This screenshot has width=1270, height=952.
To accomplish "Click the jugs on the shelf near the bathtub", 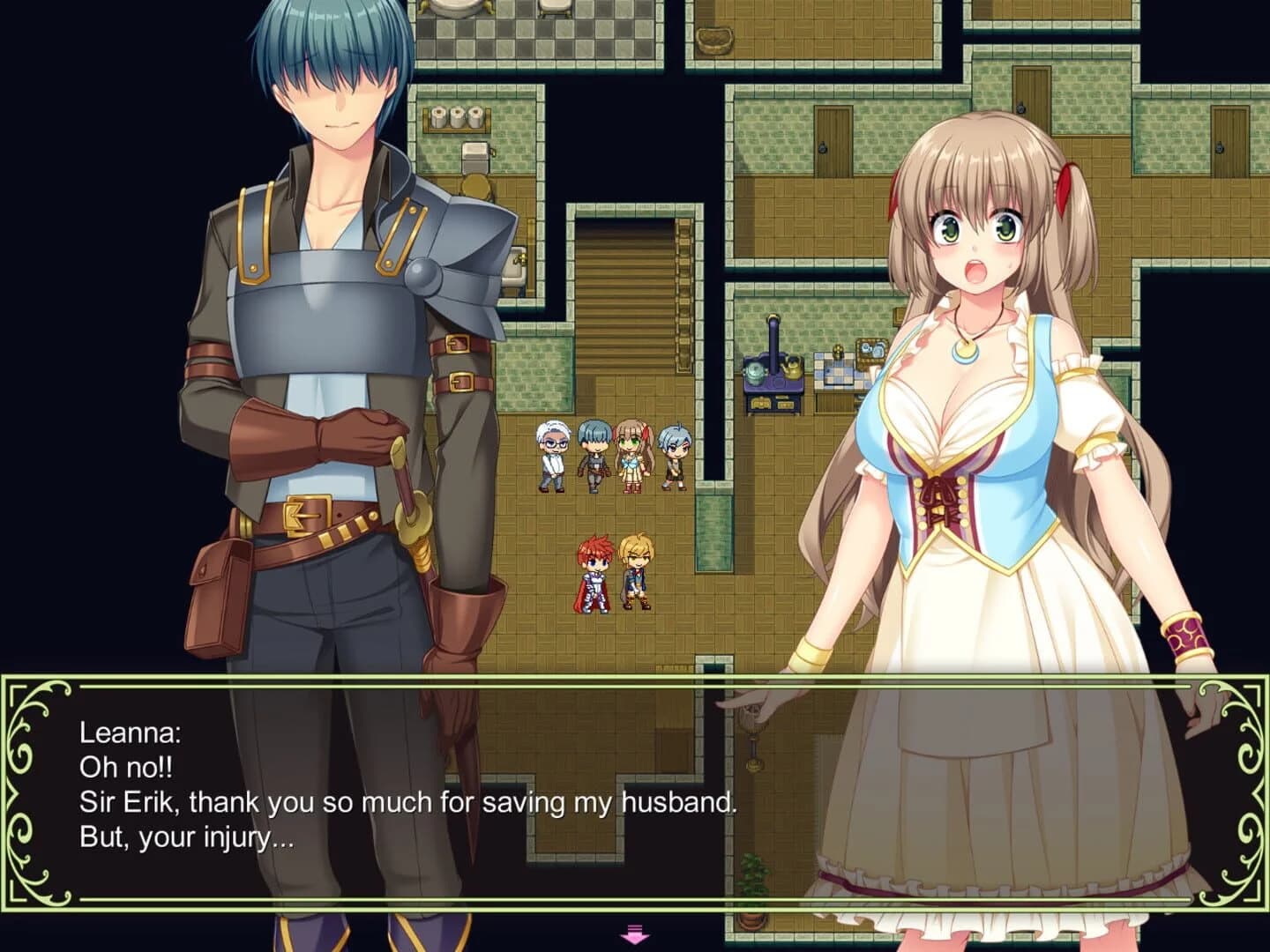I will click(x=455, y=115).
